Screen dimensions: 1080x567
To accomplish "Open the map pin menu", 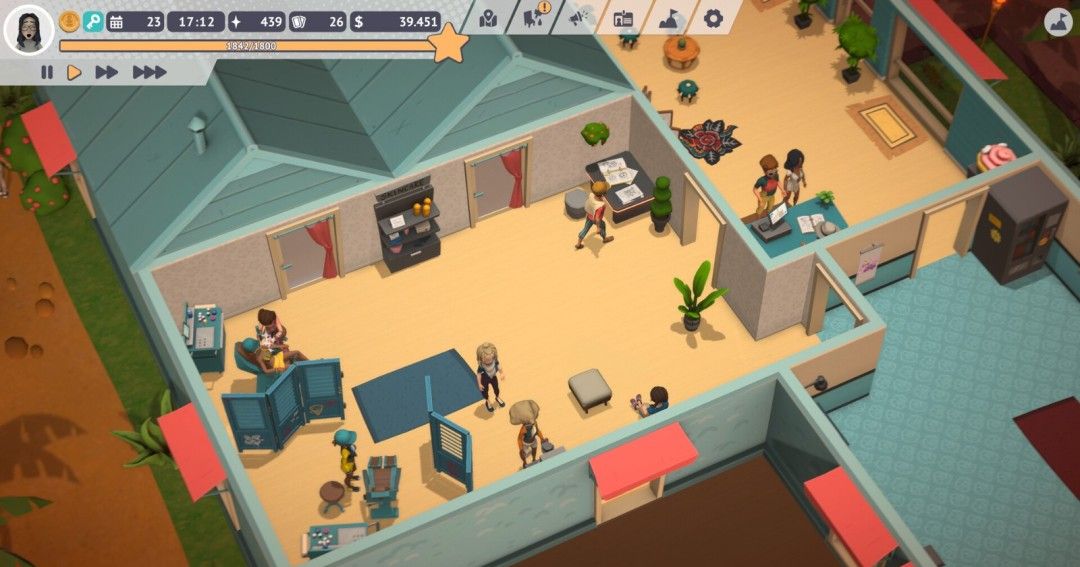I will 488,18.
